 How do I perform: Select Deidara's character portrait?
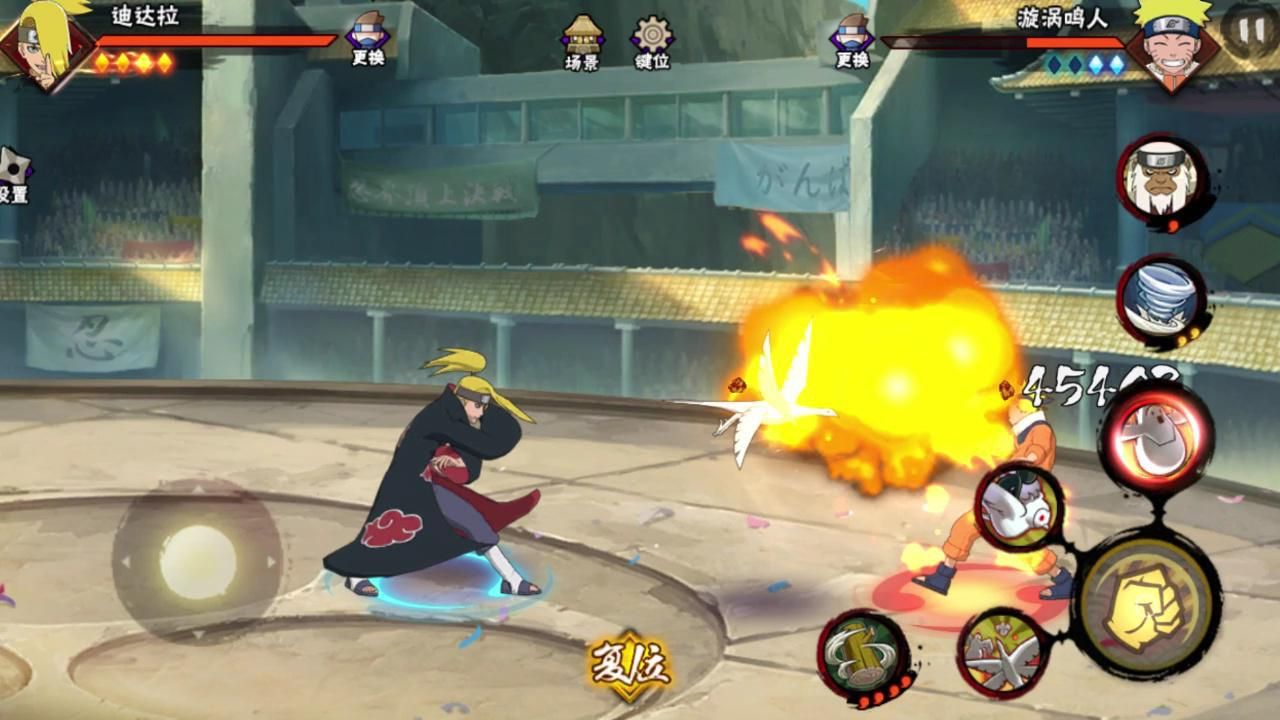tap(45, 45)
